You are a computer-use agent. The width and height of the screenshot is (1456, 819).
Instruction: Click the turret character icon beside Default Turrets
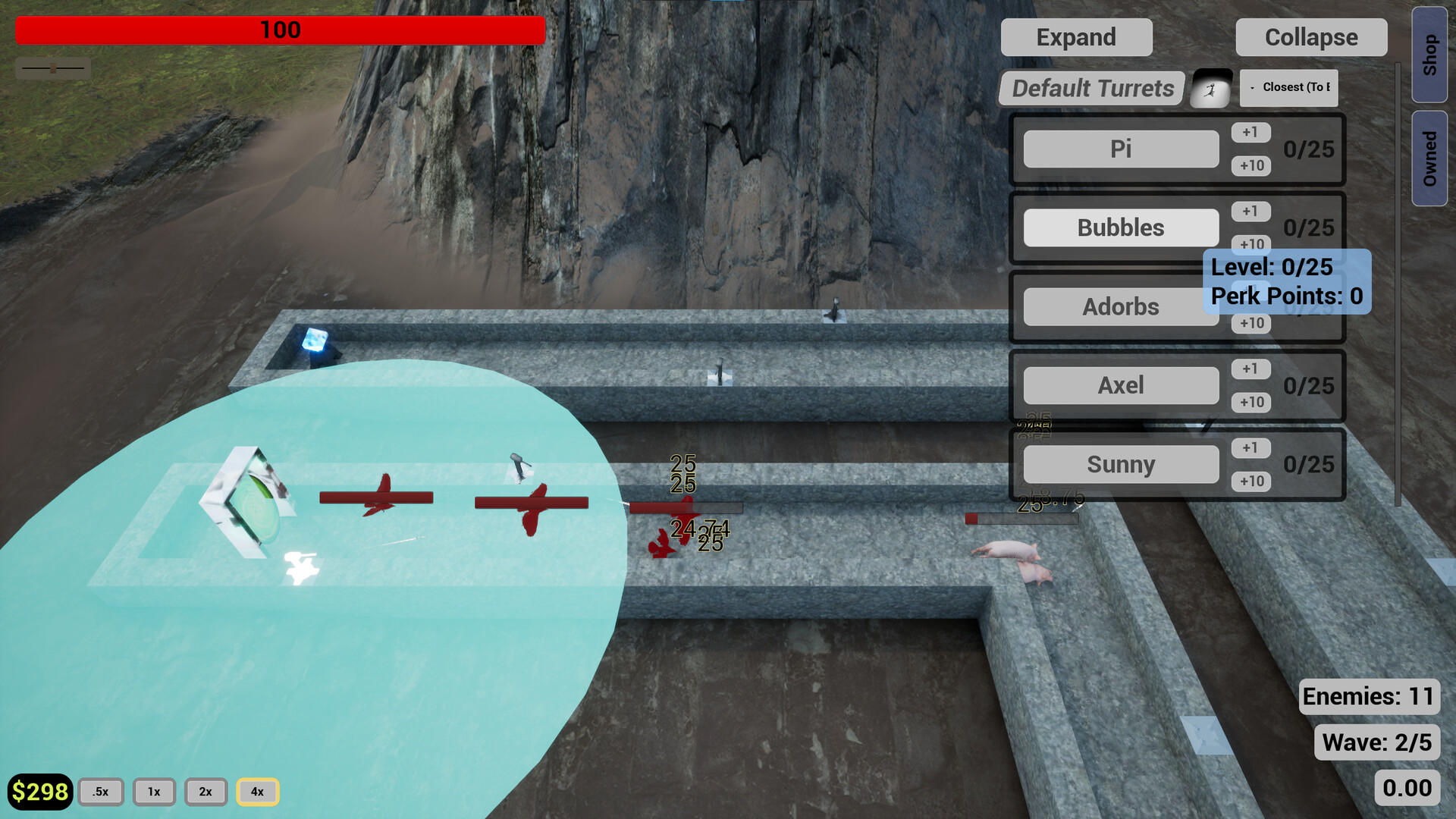1210,87
